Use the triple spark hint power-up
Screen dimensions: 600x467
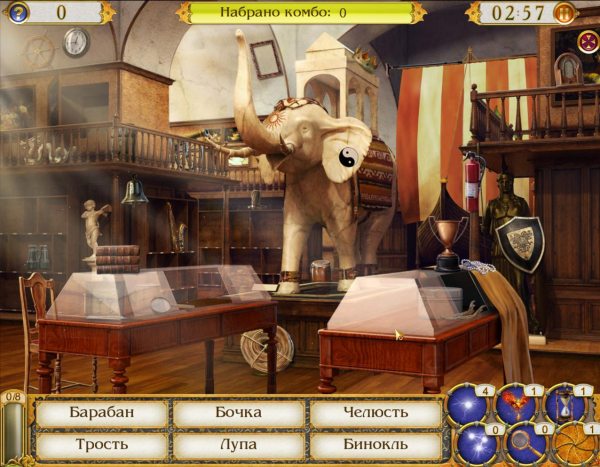pos(476,444)
